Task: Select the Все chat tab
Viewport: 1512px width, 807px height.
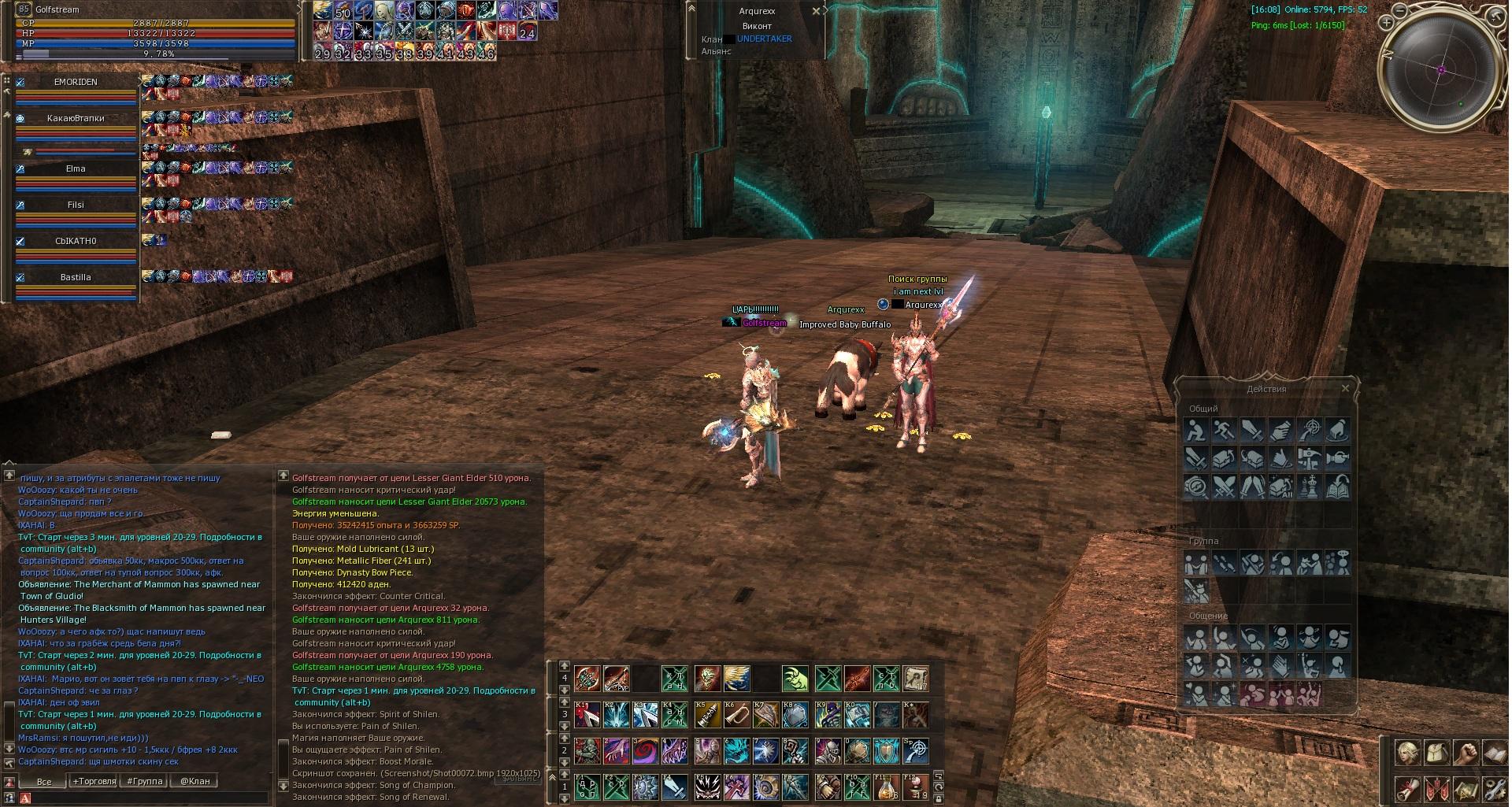Action: click(x=44, y=781)
